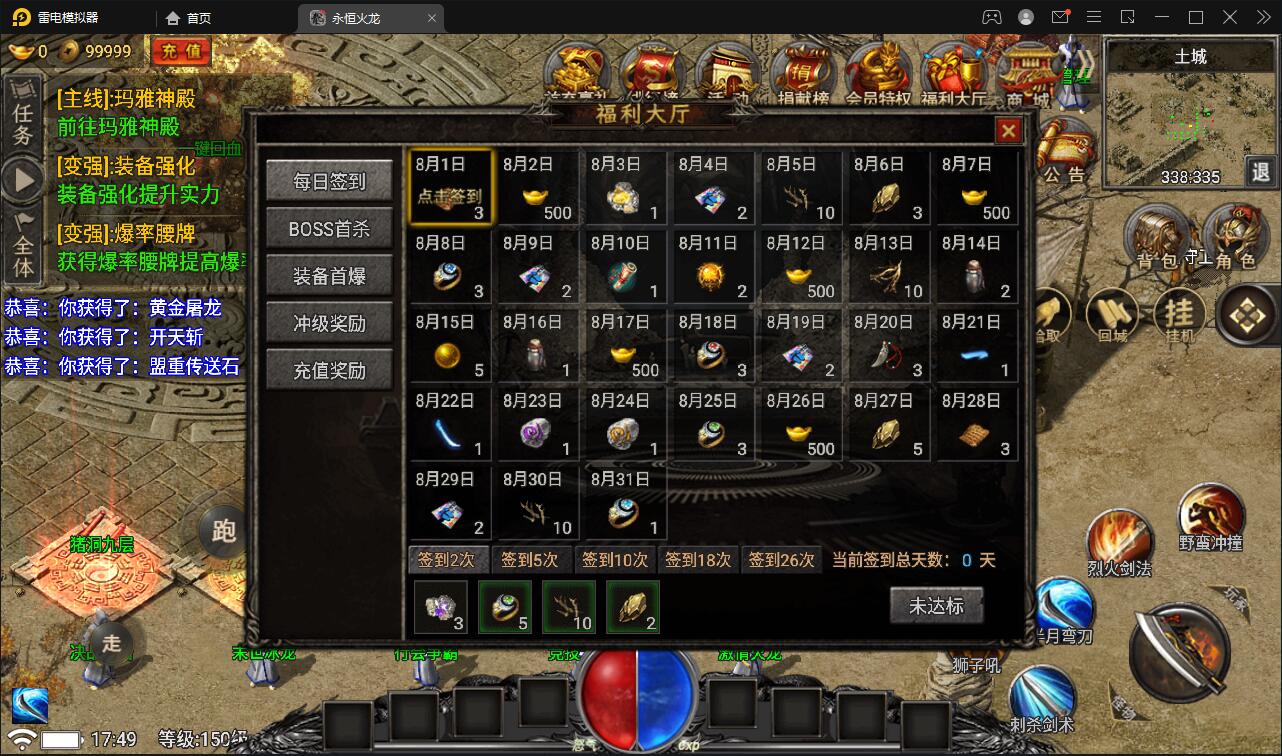Toggle walk mode with the 走 button
Image resolution: width=1282 pixels, height=756 pixels.
[x=110, y=645]
